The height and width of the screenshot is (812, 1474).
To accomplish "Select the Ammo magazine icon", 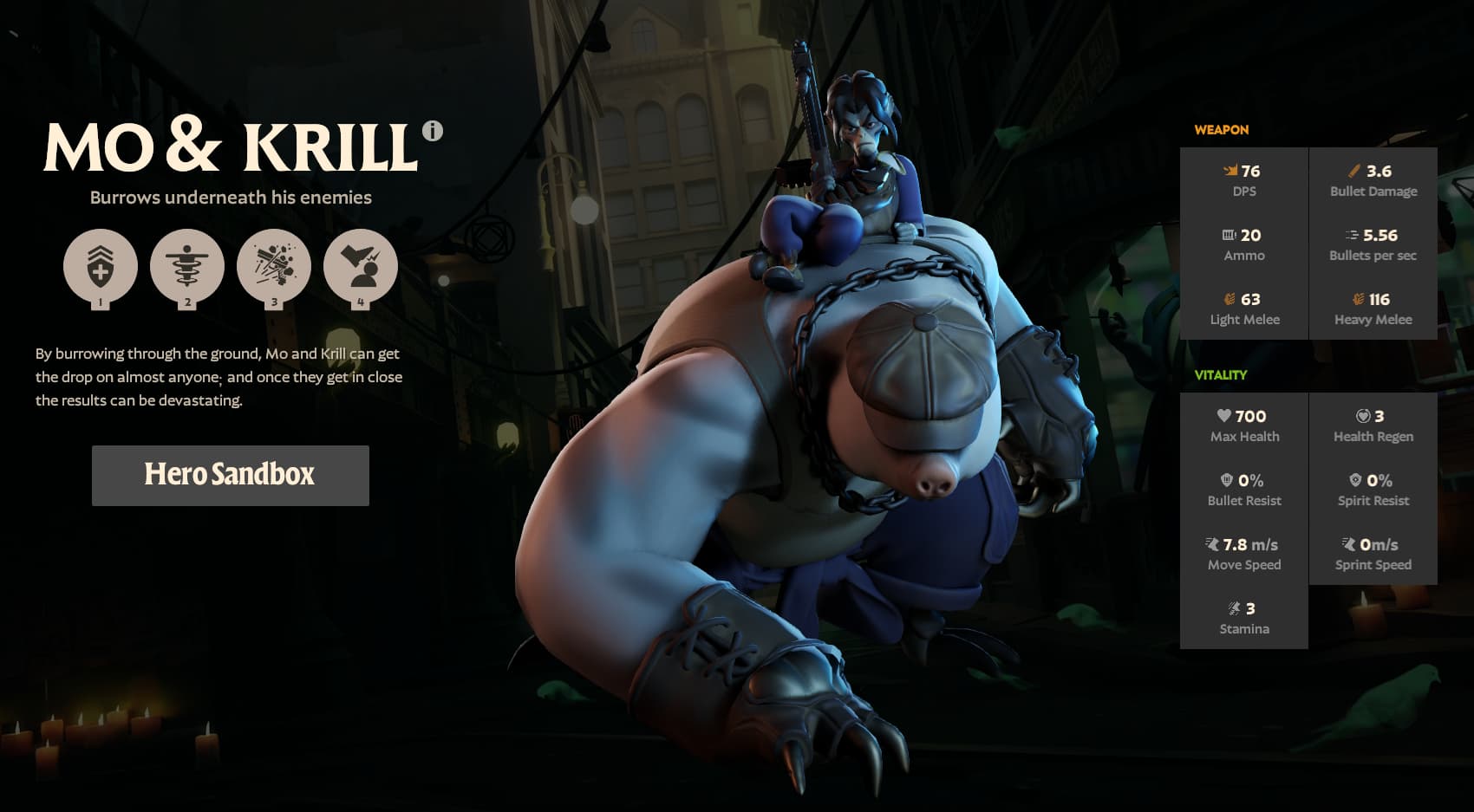I will 1229,235.
